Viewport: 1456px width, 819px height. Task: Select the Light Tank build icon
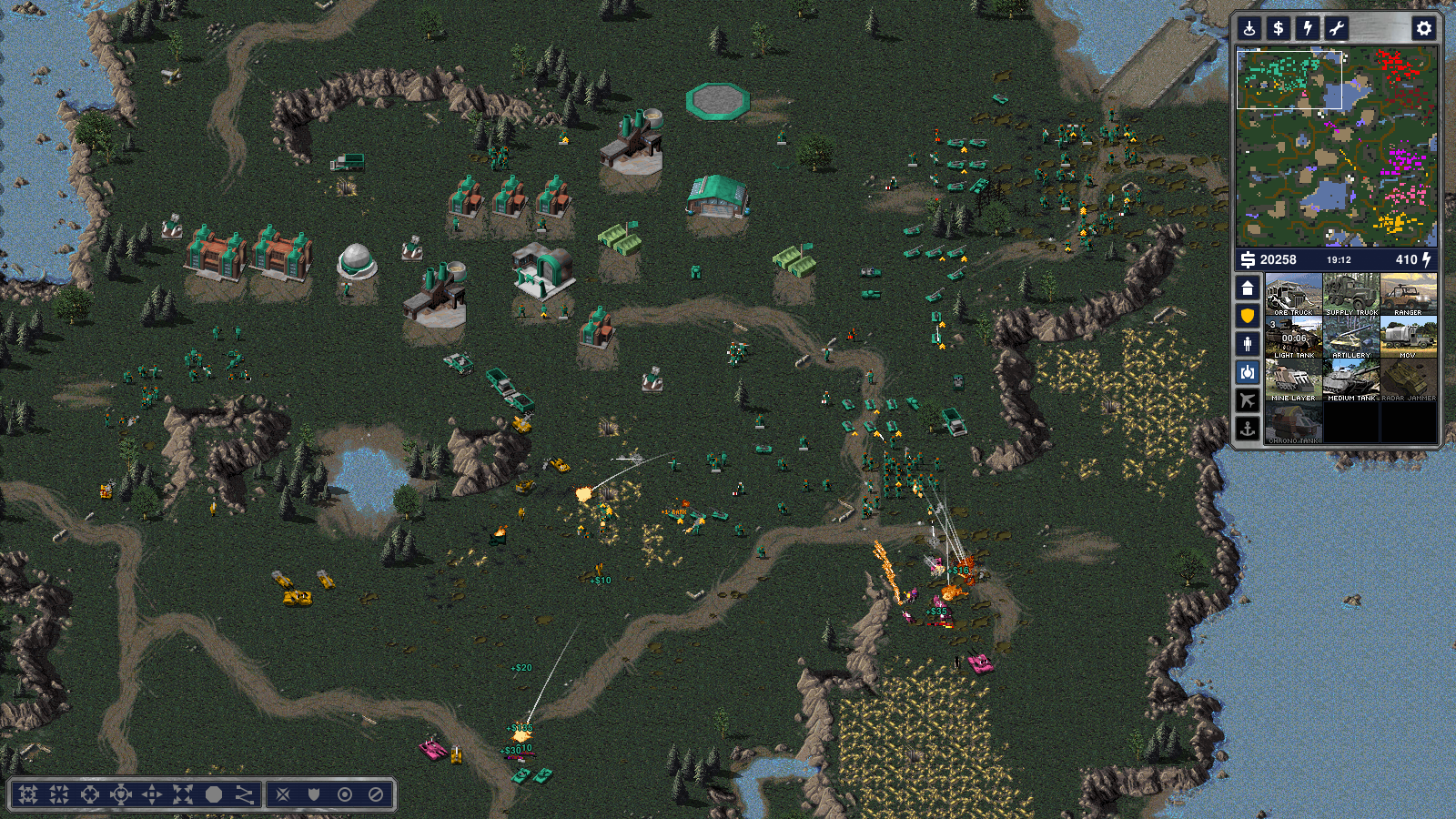1293,338
